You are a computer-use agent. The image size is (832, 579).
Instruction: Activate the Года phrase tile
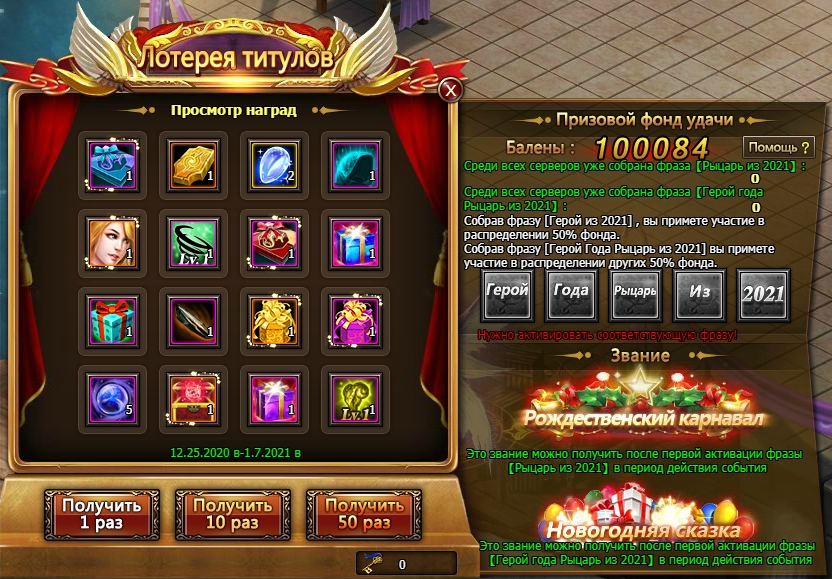[x=571, y=294]
